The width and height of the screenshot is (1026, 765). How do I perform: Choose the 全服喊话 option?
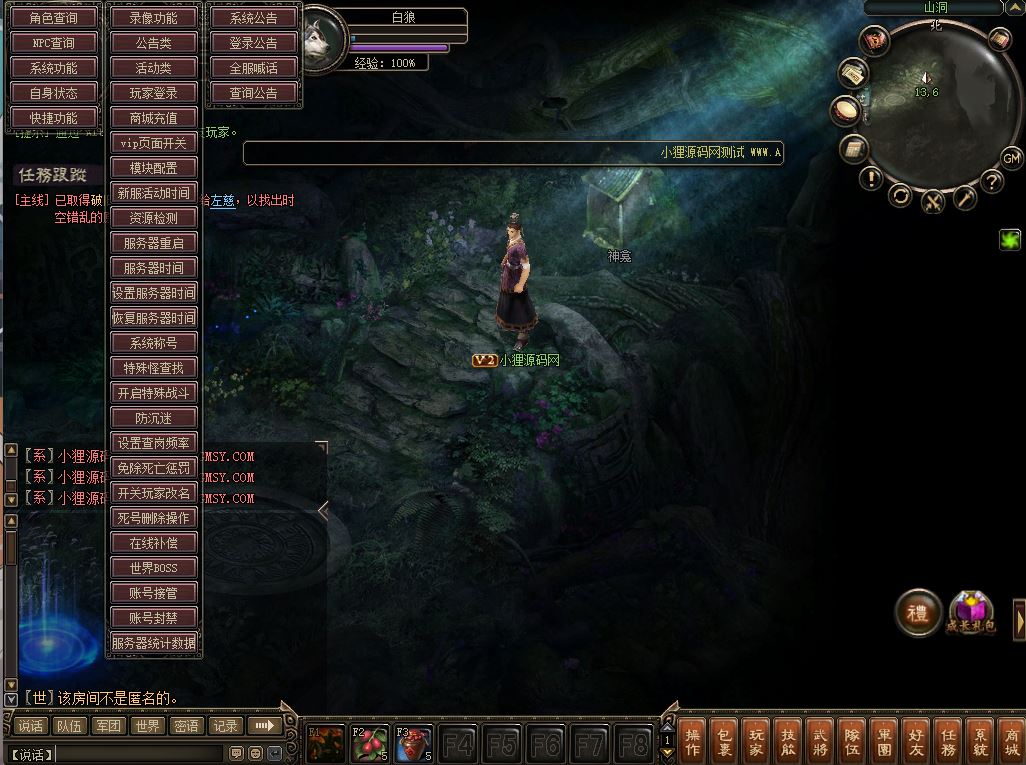(x=254, y=68)
